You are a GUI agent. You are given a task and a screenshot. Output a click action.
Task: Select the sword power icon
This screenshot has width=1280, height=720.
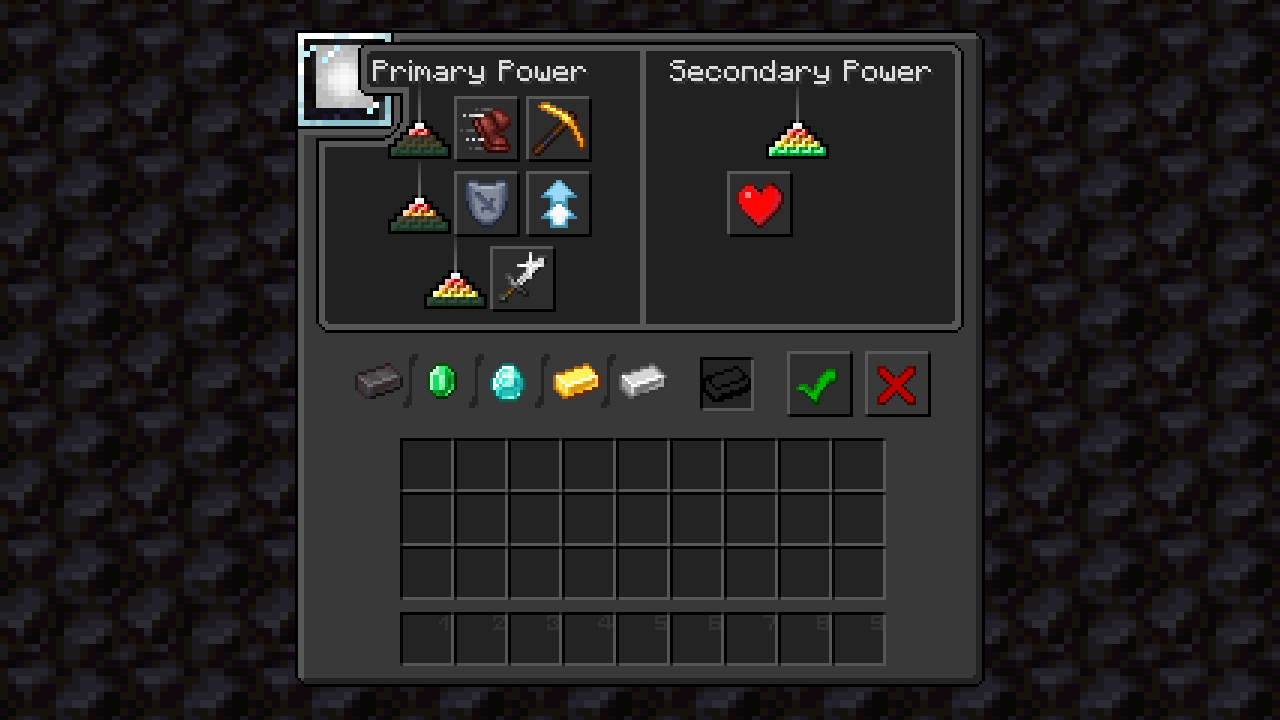pyautogui.click(x=523, y=277)
